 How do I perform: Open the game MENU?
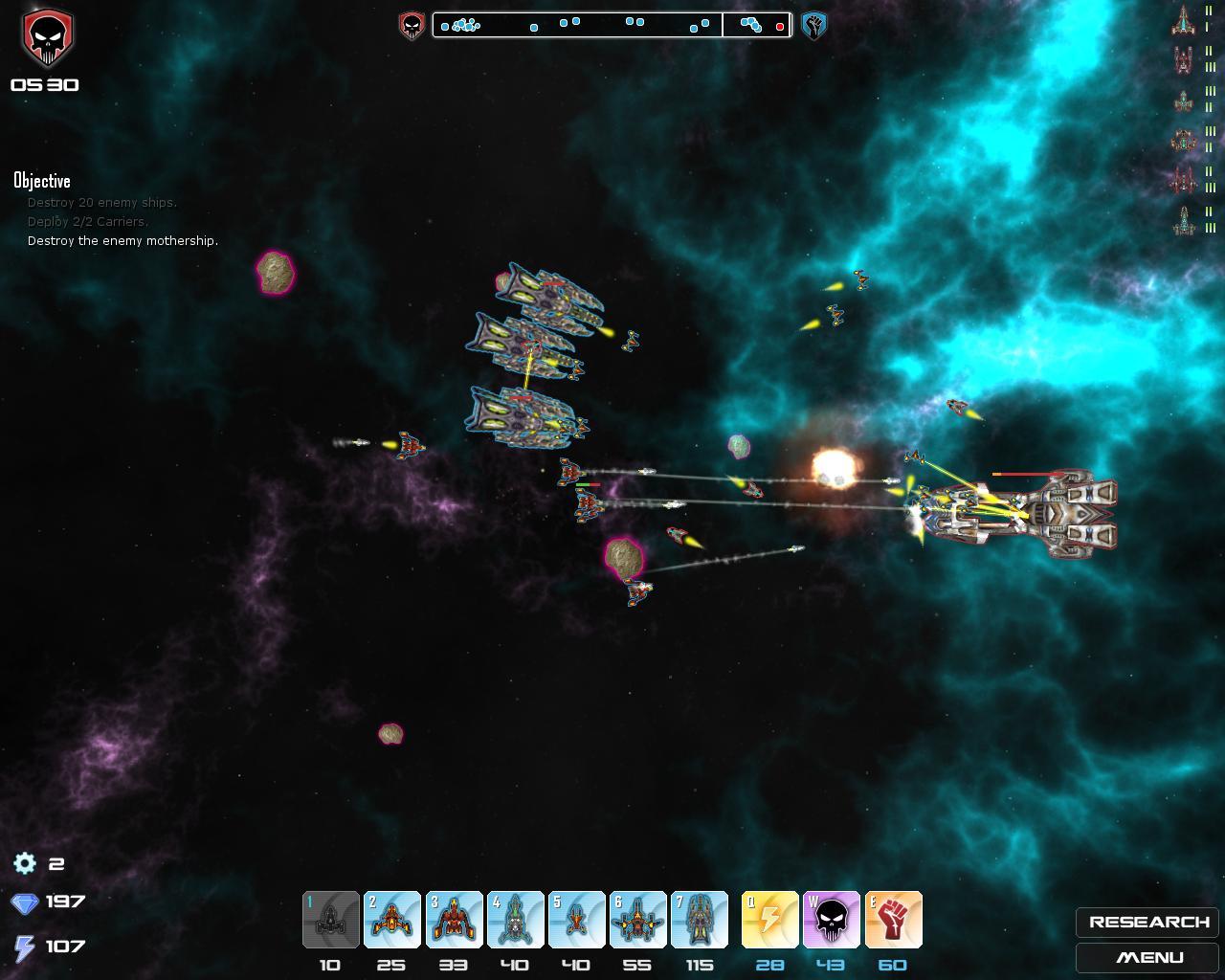click(1147, 958)
